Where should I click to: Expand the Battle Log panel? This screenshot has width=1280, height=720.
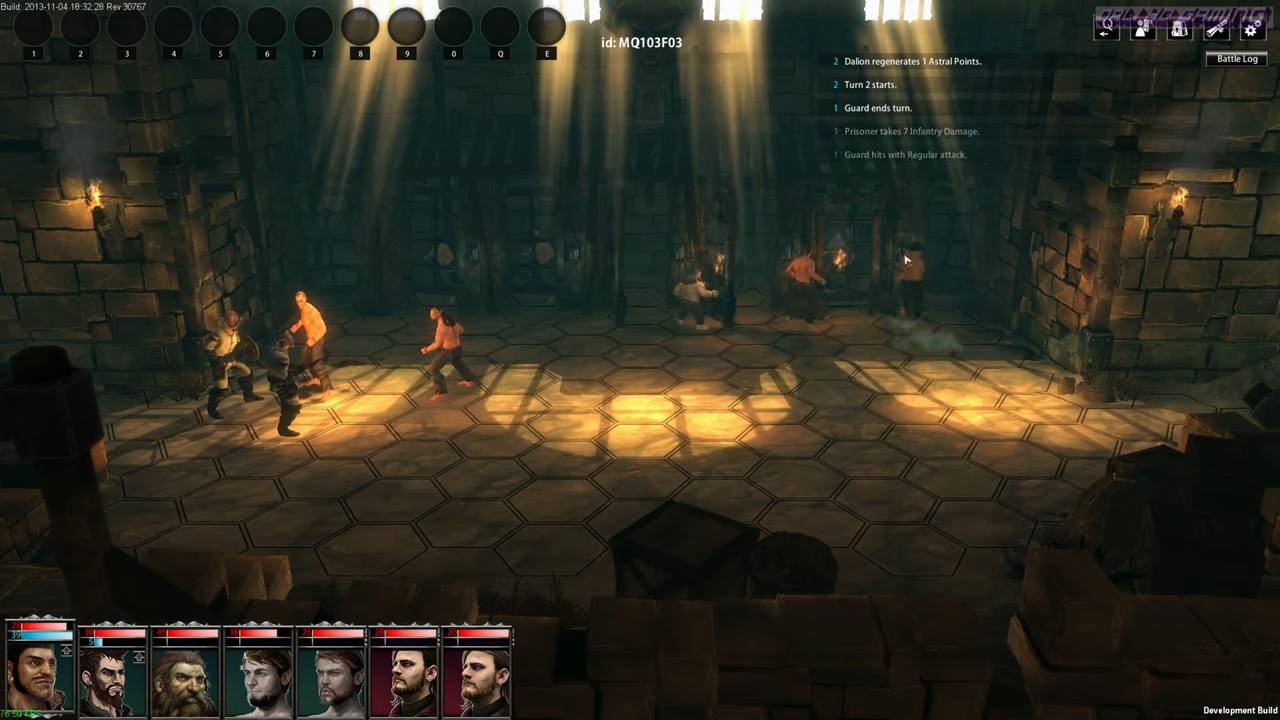1237,58
